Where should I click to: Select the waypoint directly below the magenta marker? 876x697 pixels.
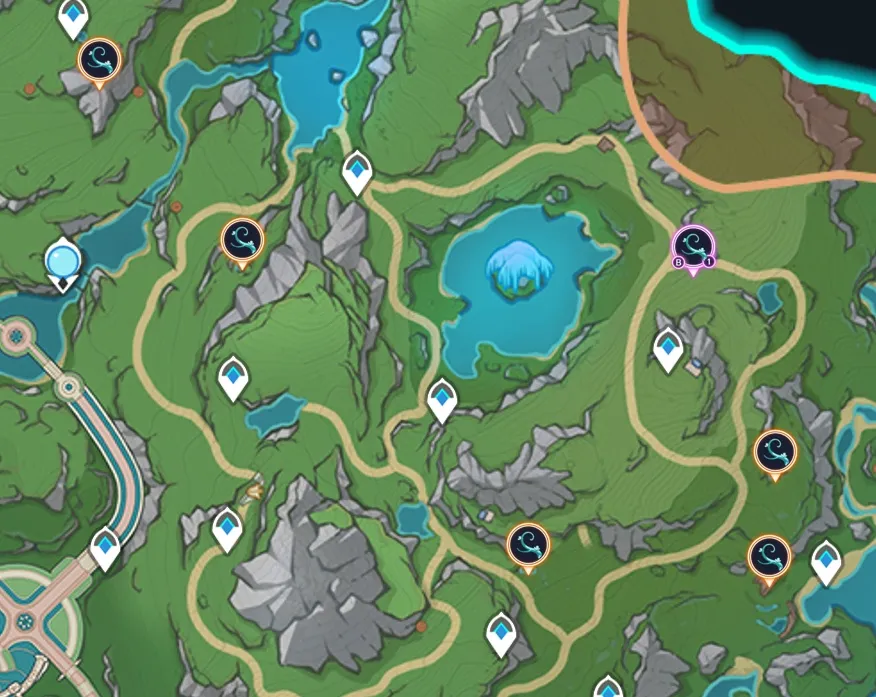[x=668, y=348]
